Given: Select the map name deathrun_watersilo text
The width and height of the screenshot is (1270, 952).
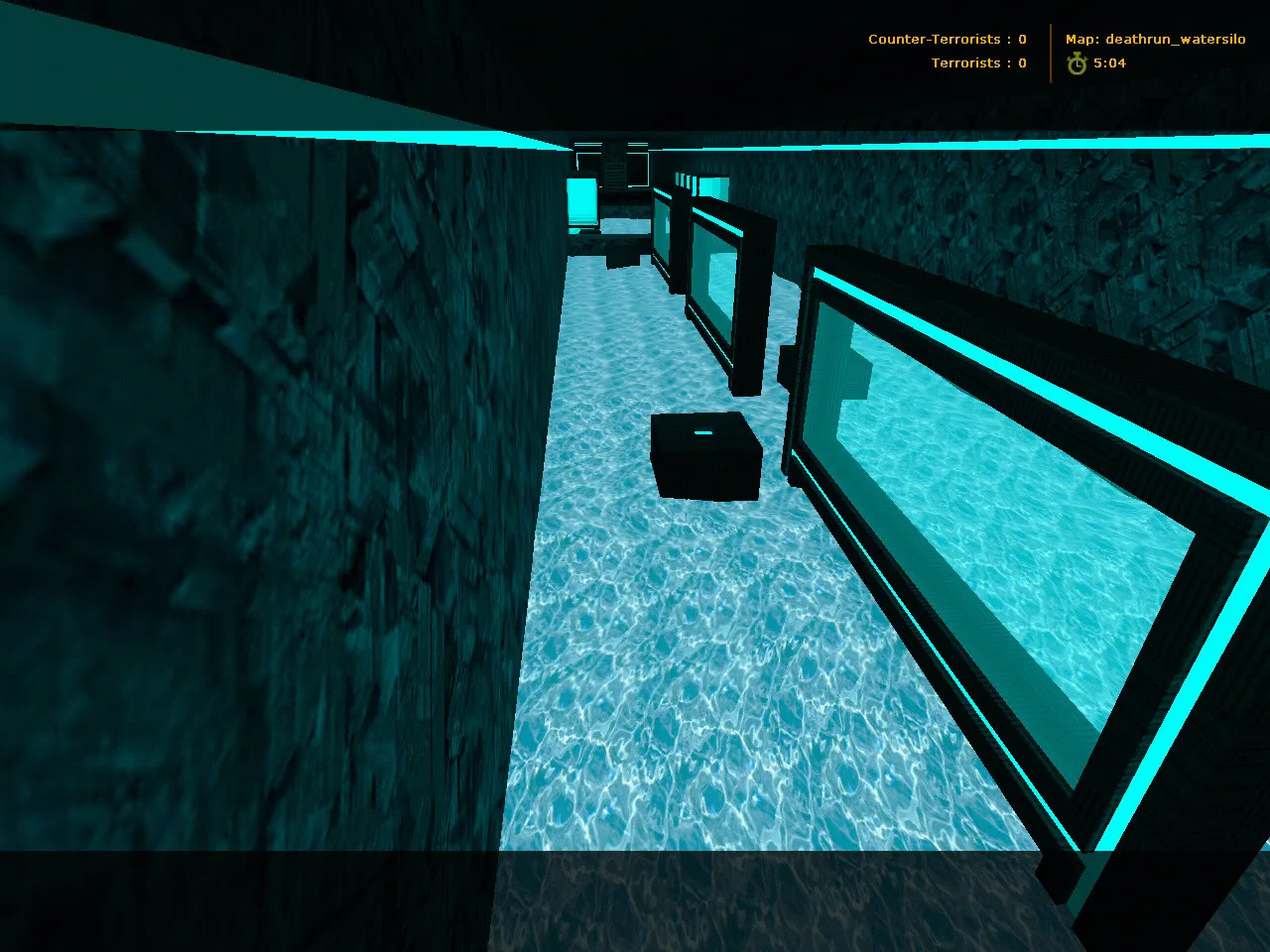Looking at the screenshot, I should [x=1177, y=39].
